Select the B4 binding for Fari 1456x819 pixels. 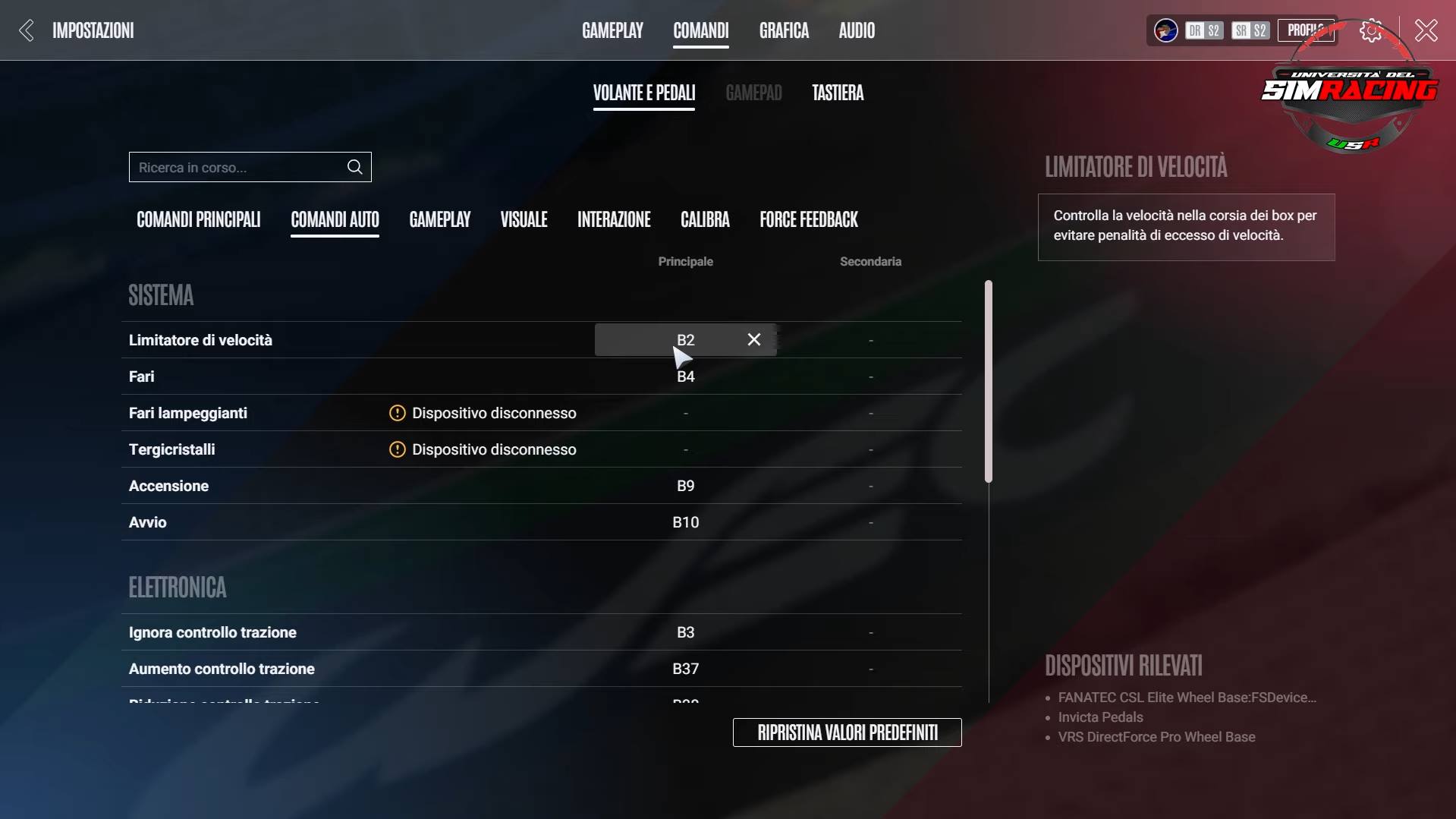[x=685, y=376]
